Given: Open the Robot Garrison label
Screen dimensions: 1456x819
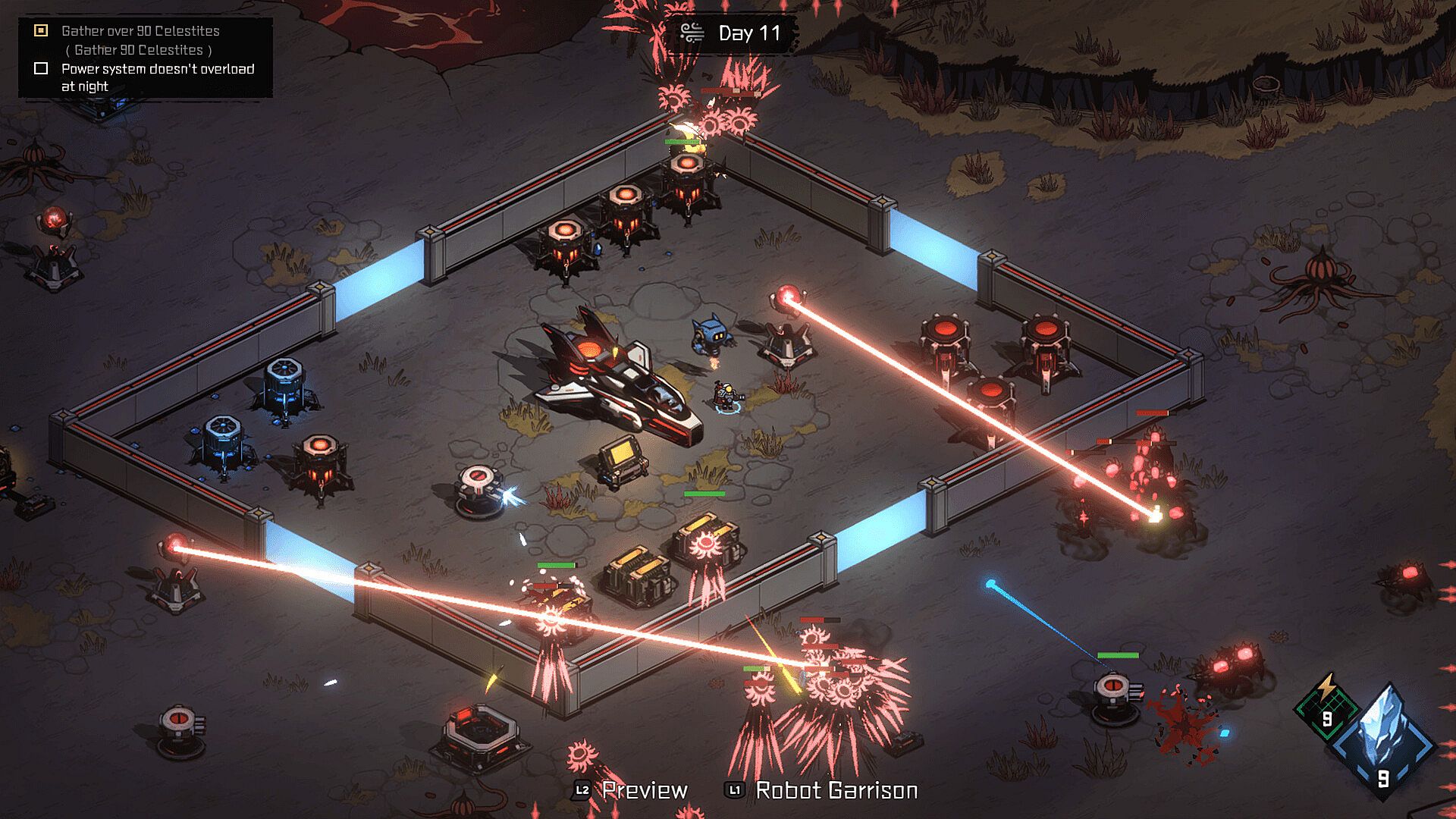Looking at the screenshot, I should (x=836, y=790).
